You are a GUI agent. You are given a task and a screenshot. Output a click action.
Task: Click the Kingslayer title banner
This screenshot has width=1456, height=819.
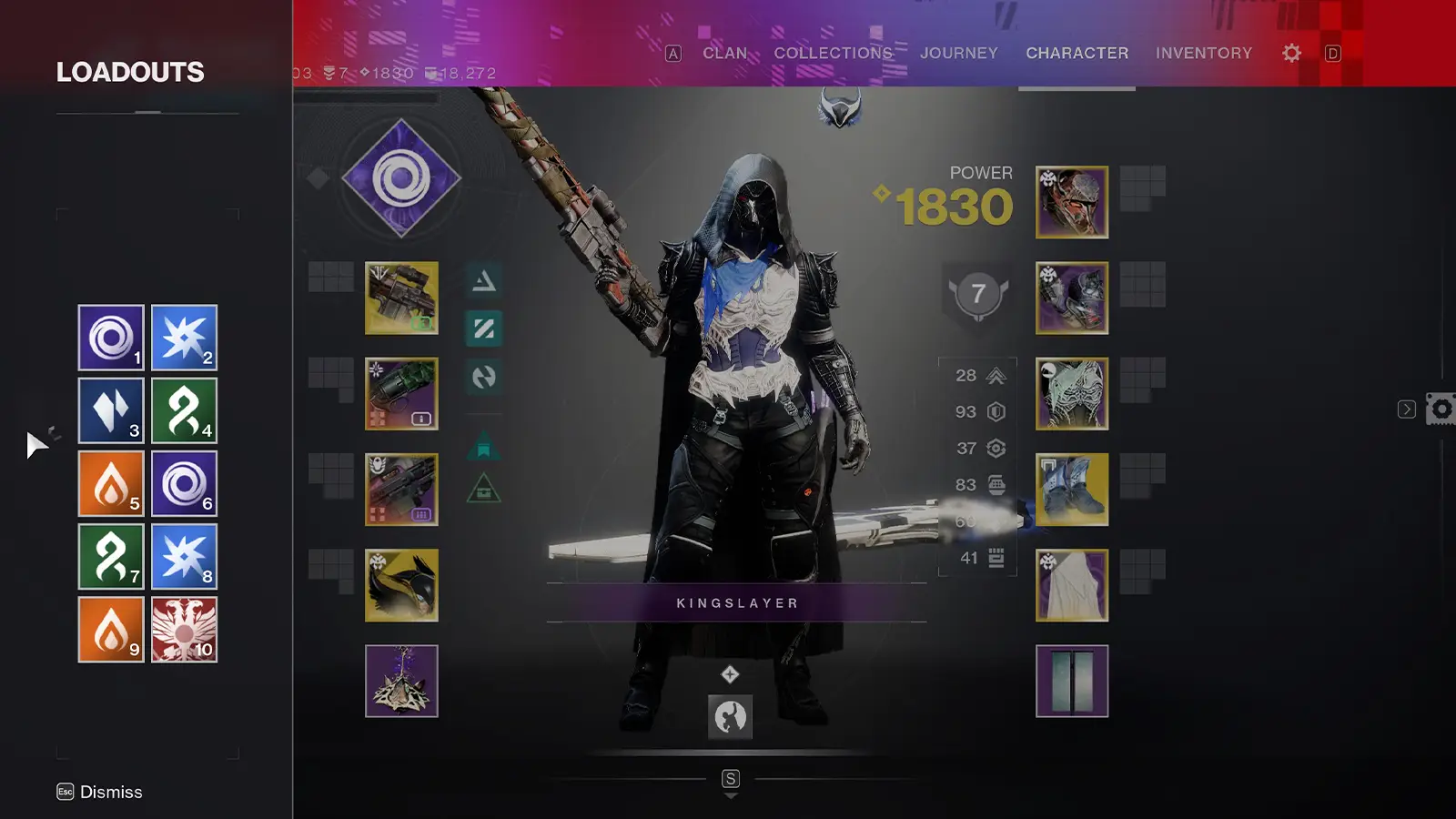click(738, 602)
